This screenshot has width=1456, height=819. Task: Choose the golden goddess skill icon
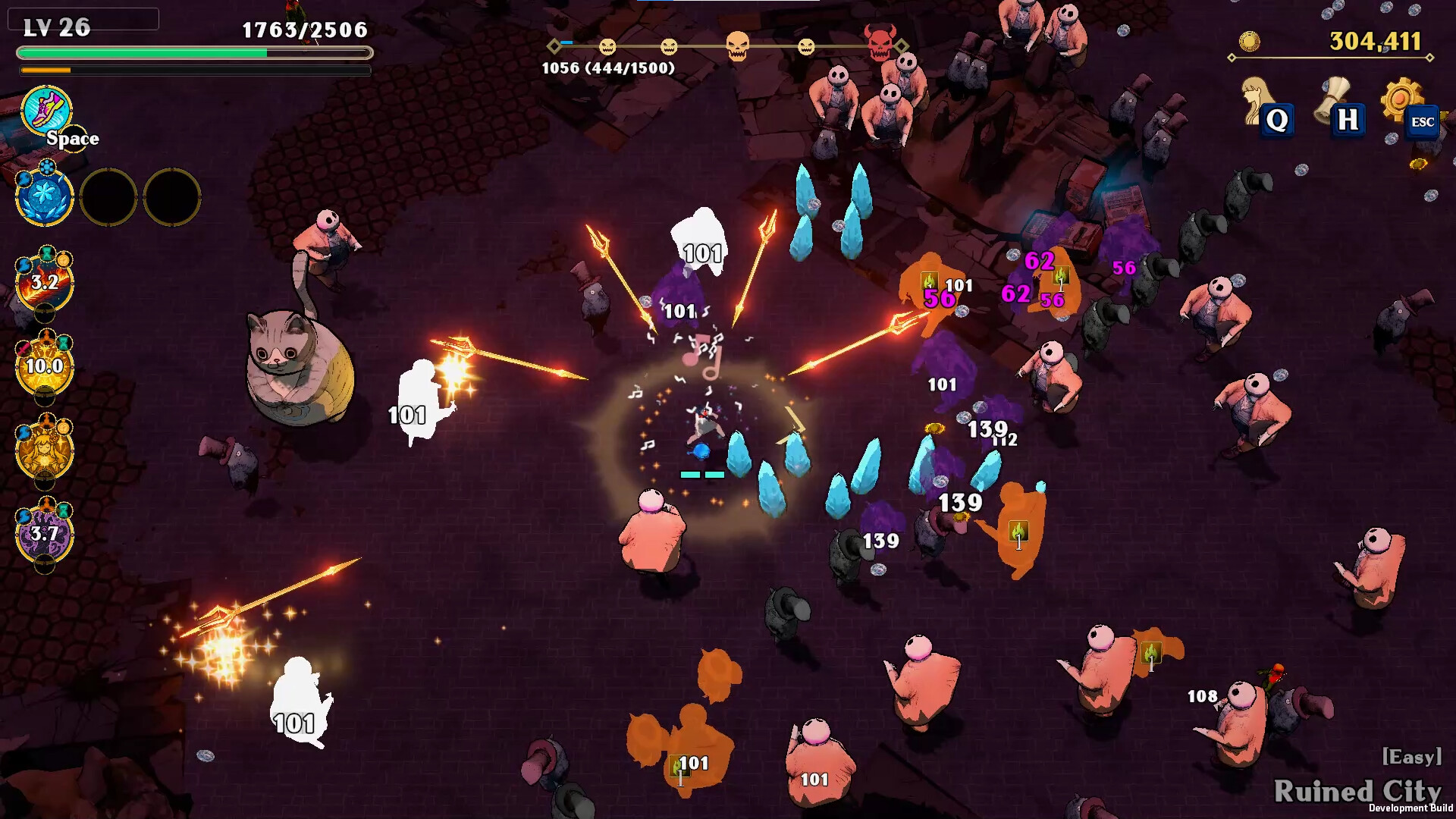pos(45,450)
